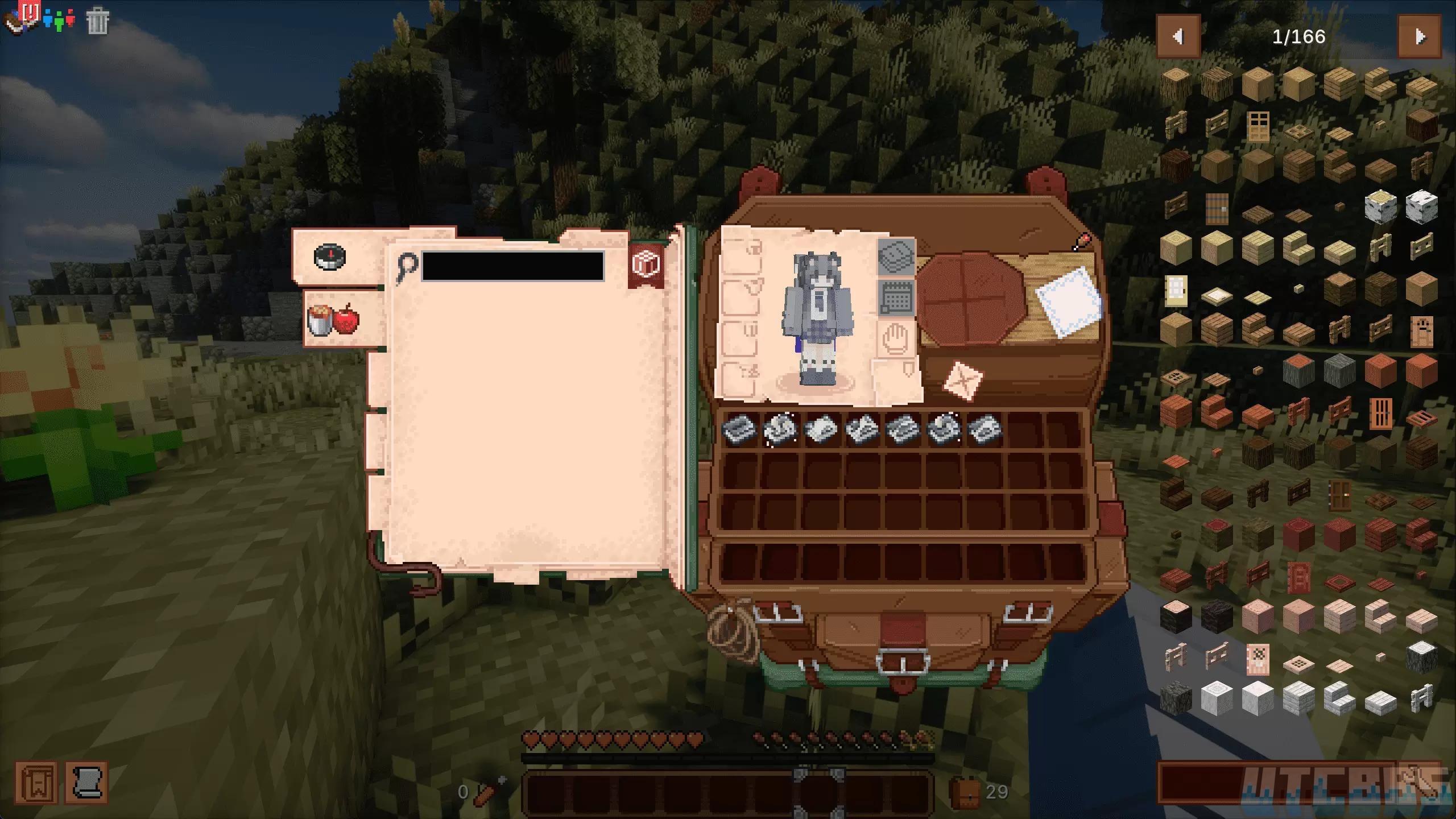1456x819 pixels.
Task: Open the gray calendar button
Action: coord(896,296)
